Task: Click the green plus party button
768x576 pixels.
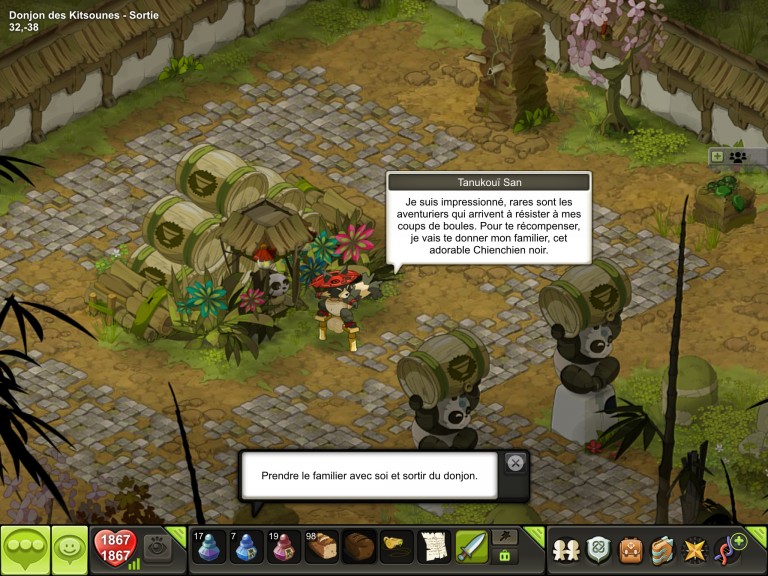Action: tap(716, 156)
